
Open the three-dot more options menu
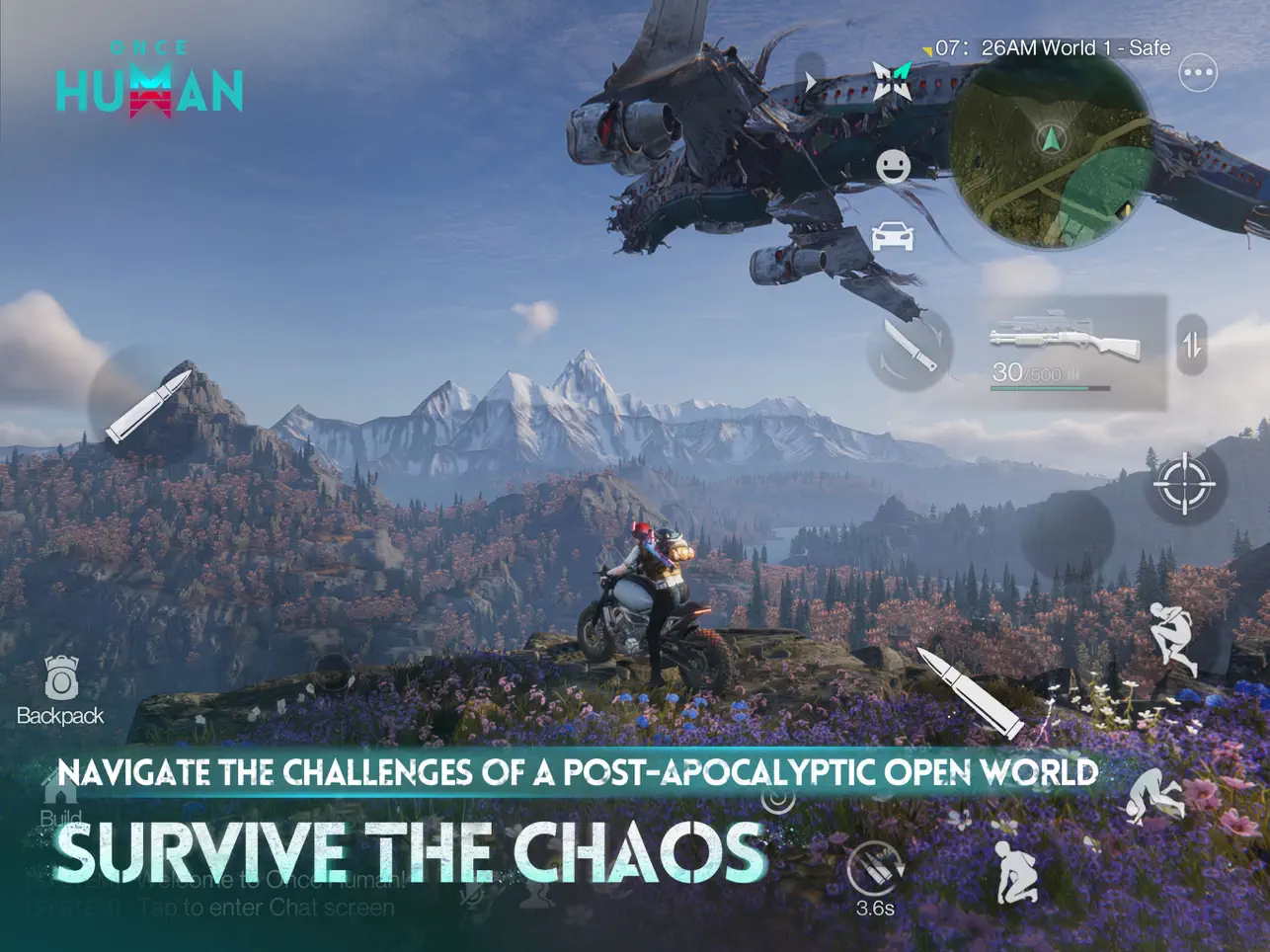1198,72
